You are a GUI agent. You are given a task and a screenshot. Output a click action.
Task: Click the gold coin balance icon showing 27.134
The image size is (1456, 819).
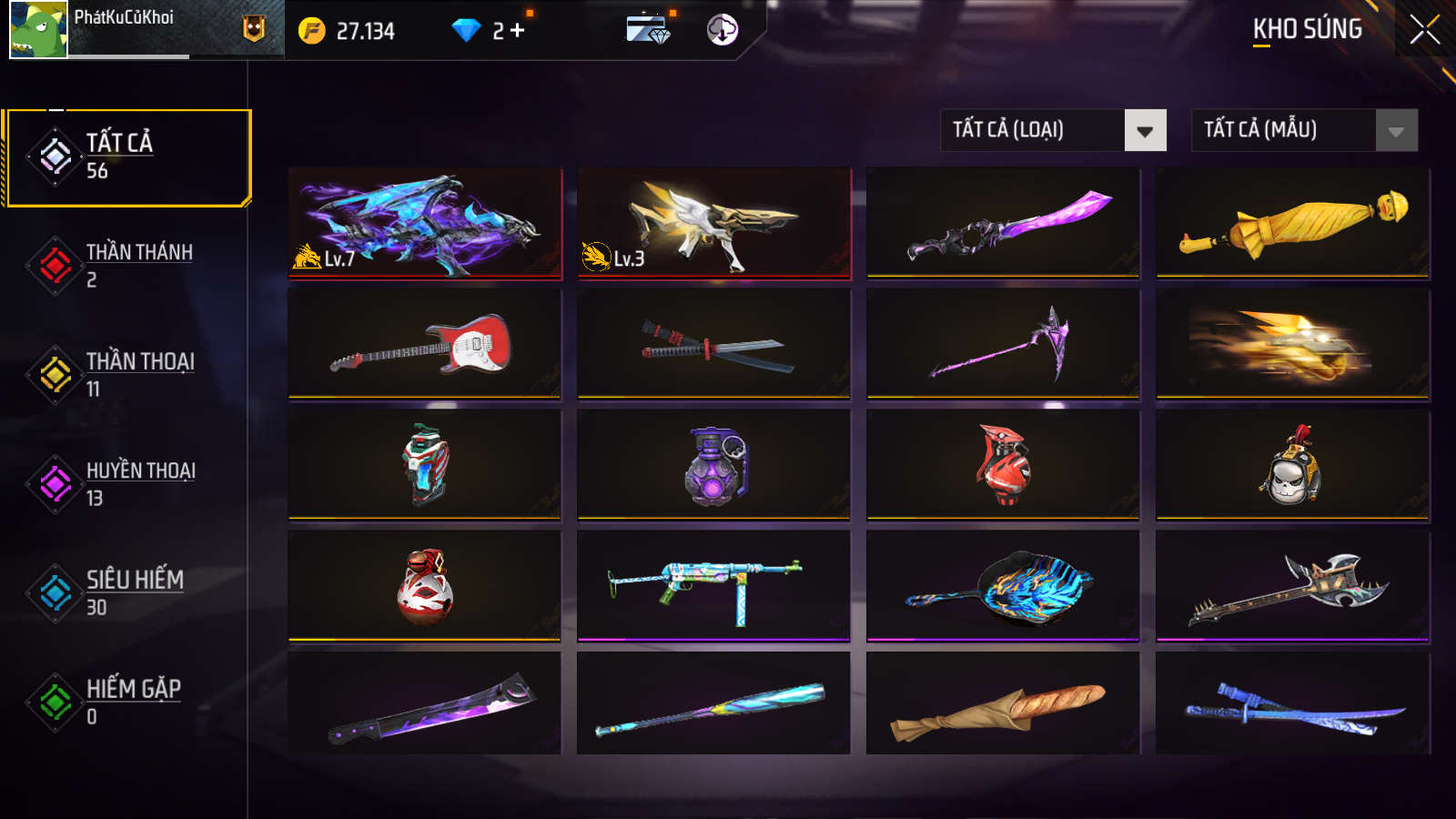pos(310,29)
